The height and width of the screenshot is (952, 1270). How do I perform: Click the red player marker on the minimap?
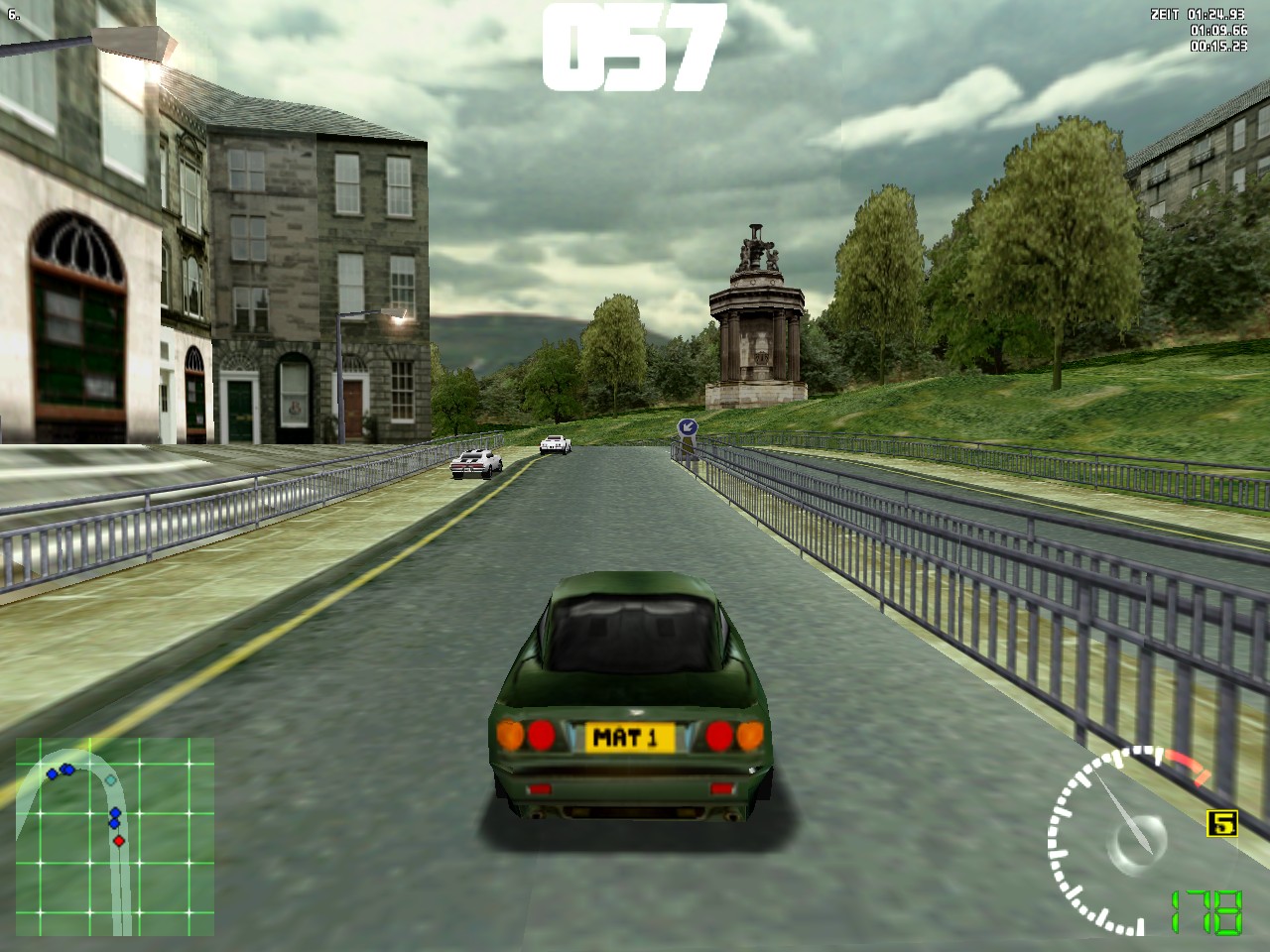pyautogui.click(x=119, y=841)
